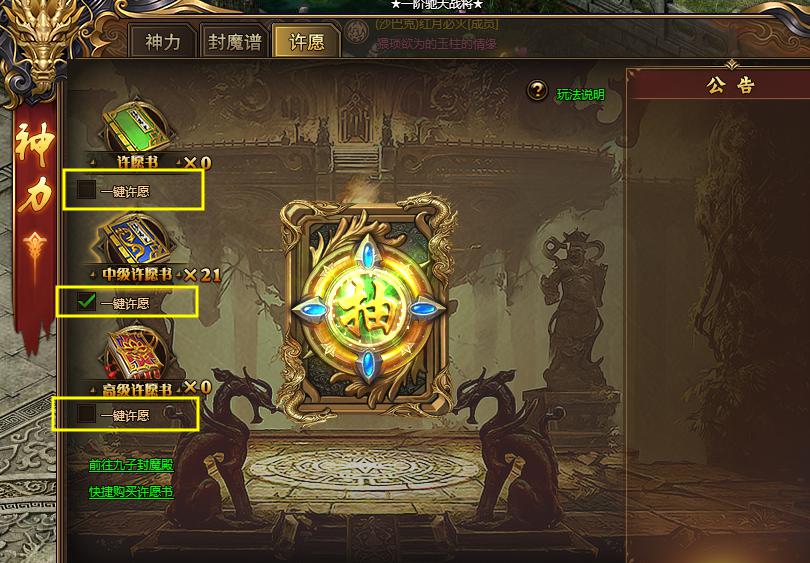Select the green 许愿书 book icon
This screenshot has height=563, width=810.
point(137,126)
